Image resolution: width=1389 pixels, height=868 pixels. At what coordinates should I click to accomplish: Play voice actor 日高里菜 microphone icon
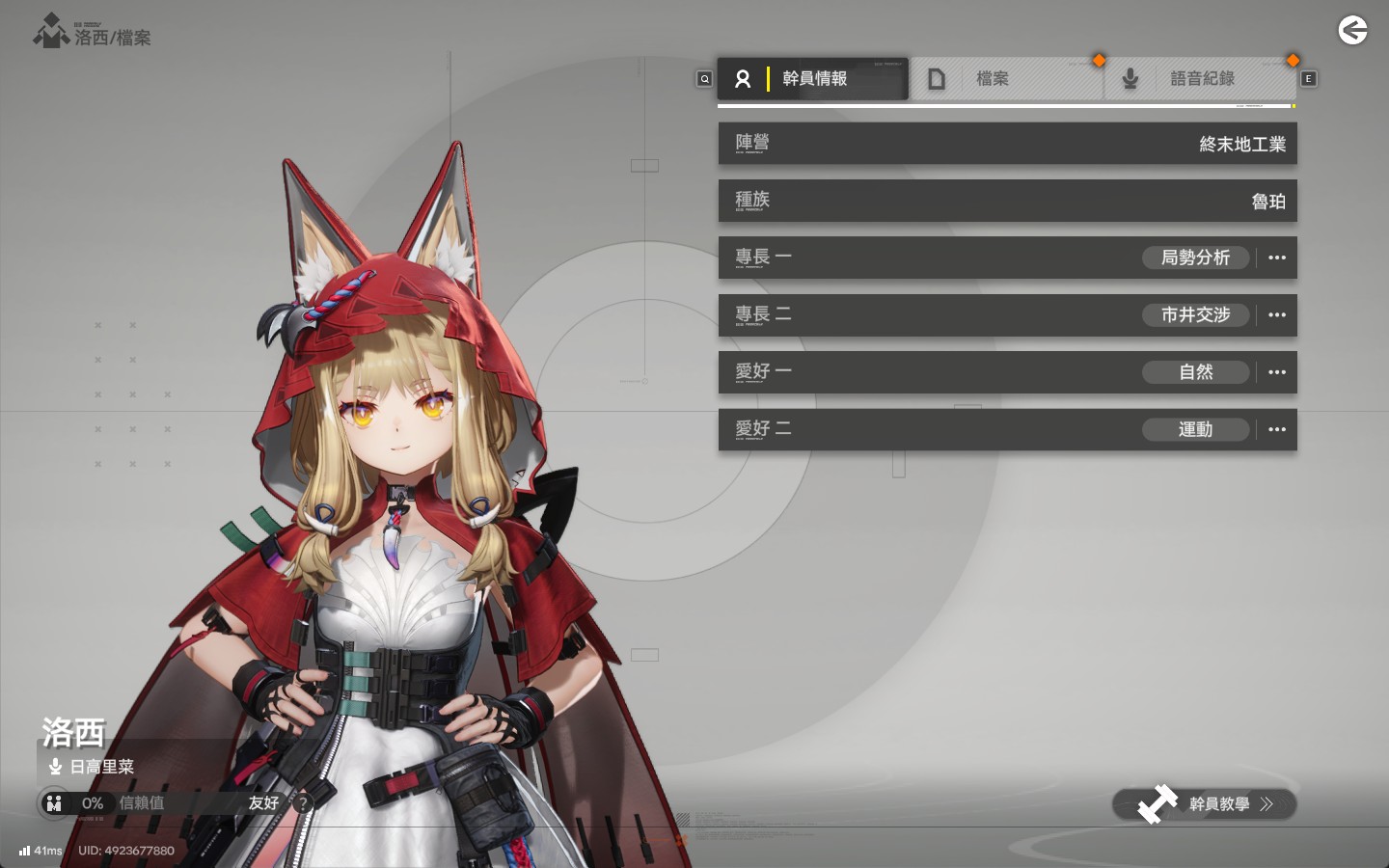tap(55, 768)
